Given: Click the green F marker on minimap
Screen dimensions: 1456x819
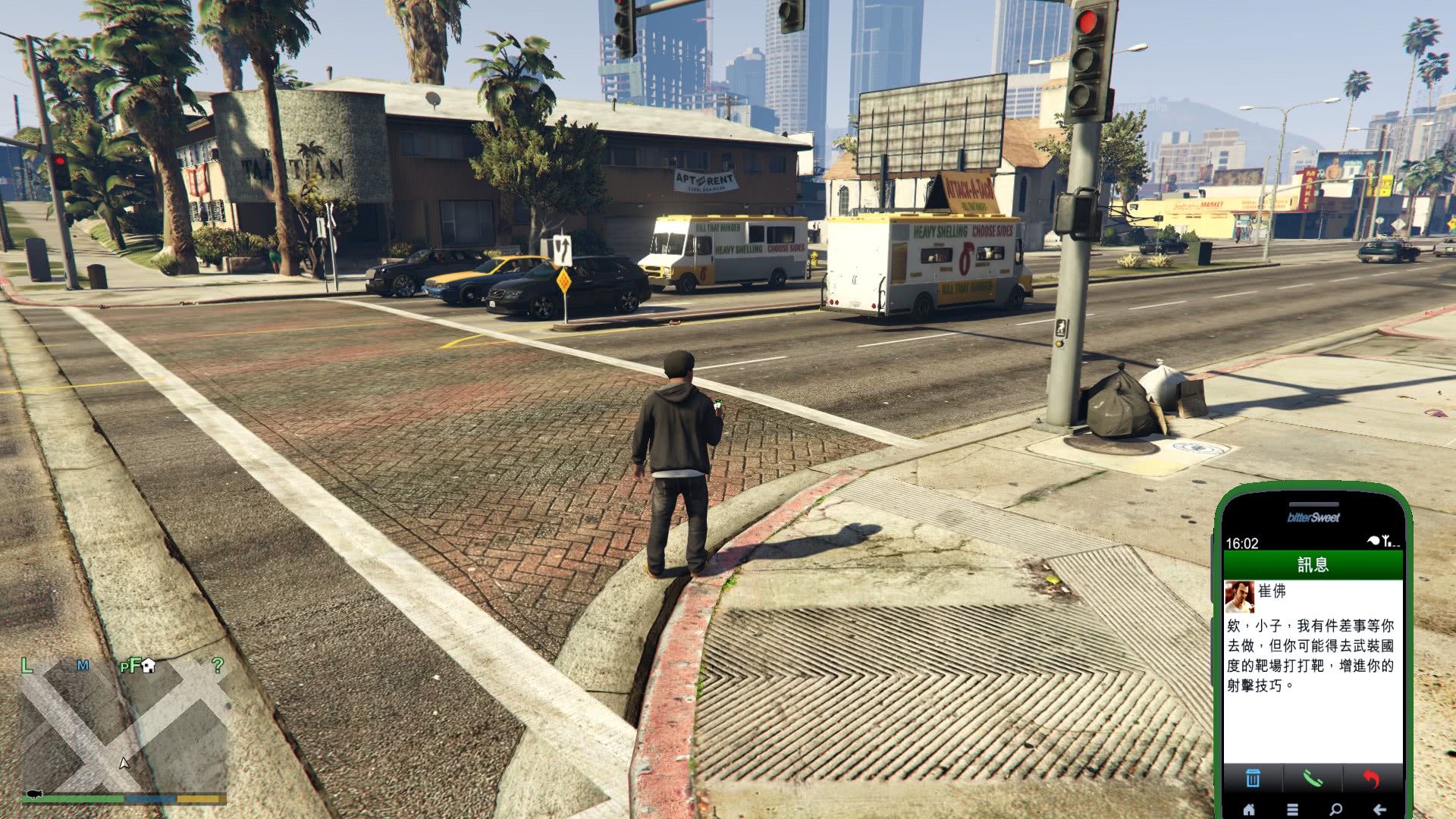Looking at the screenshot, I should click(x=133, y=665).
